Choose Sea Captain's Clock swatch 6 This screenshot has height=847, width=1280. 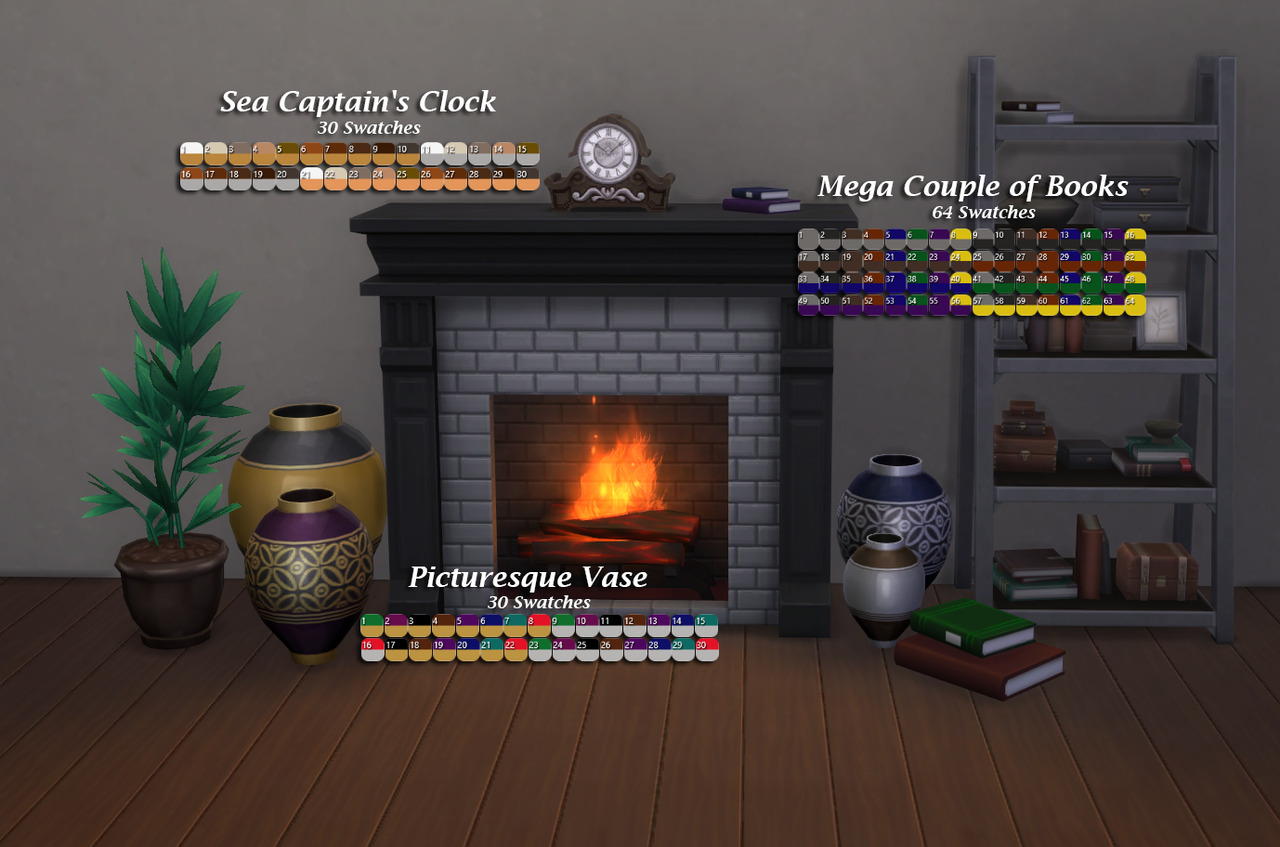311,154
